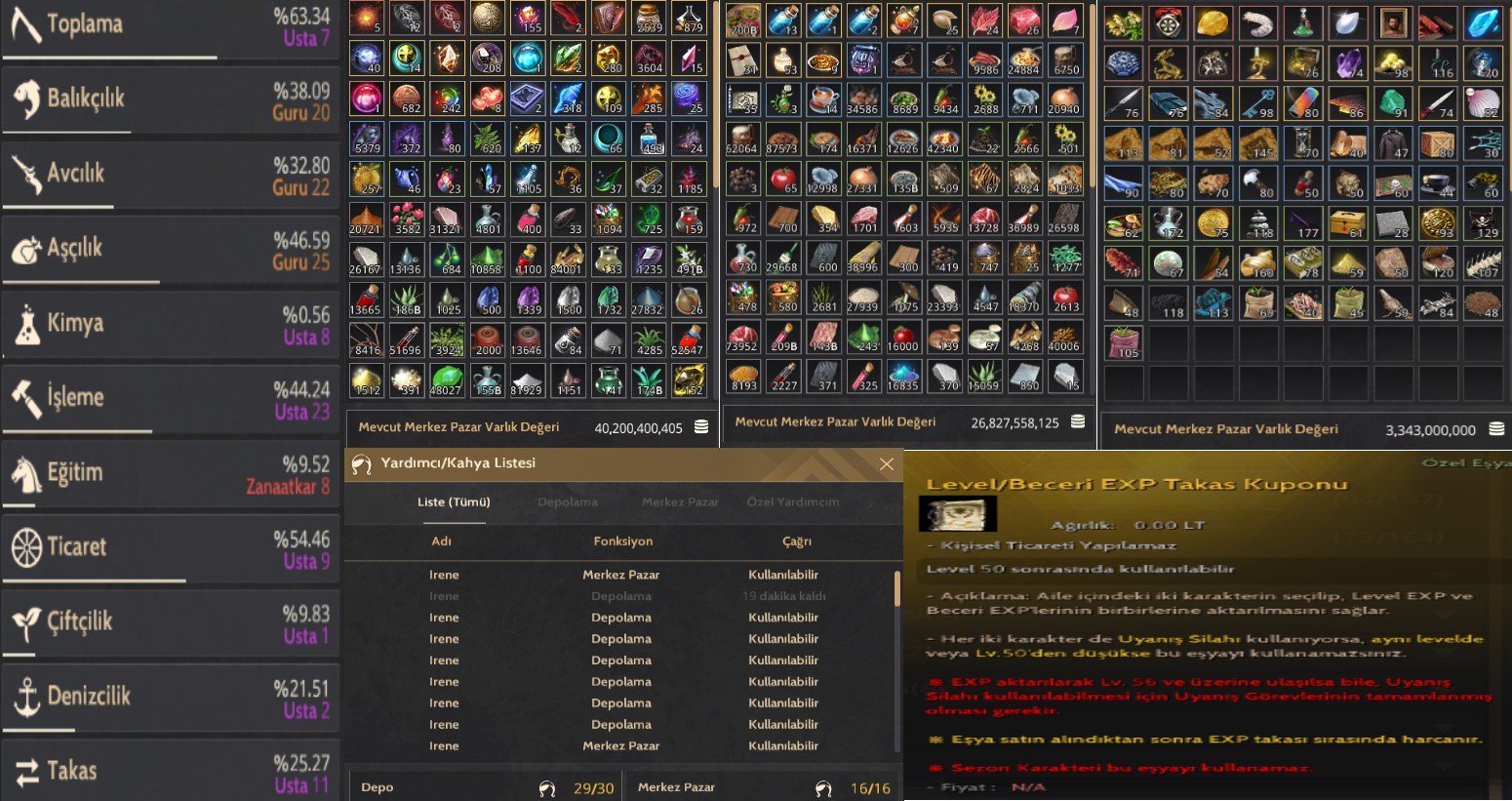
Task: Switch to the Merkez Pazar tab
Action: 680,502
